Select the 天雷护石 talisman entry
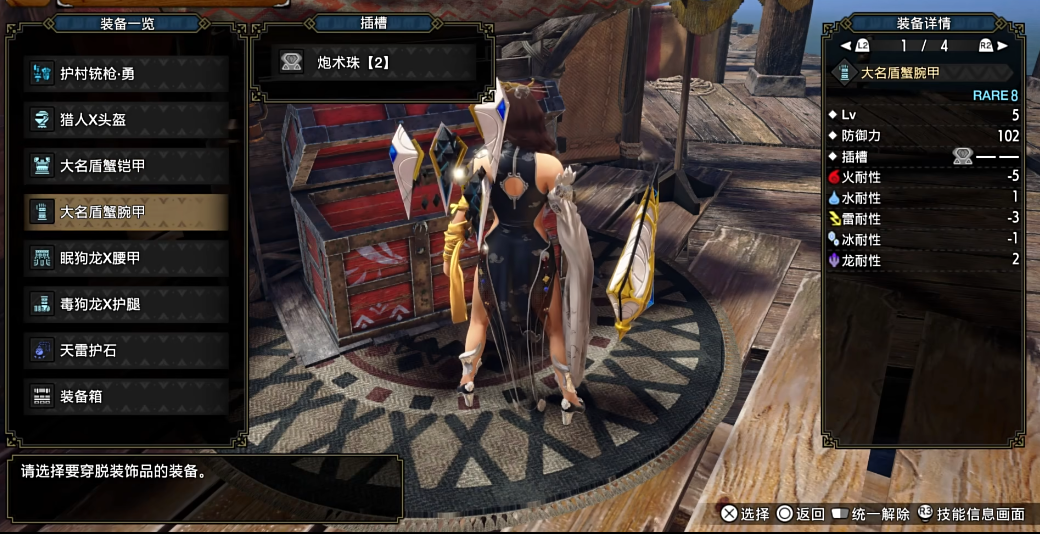The height and width of the screenshot is (534, 1040). (x=126, y=350)
